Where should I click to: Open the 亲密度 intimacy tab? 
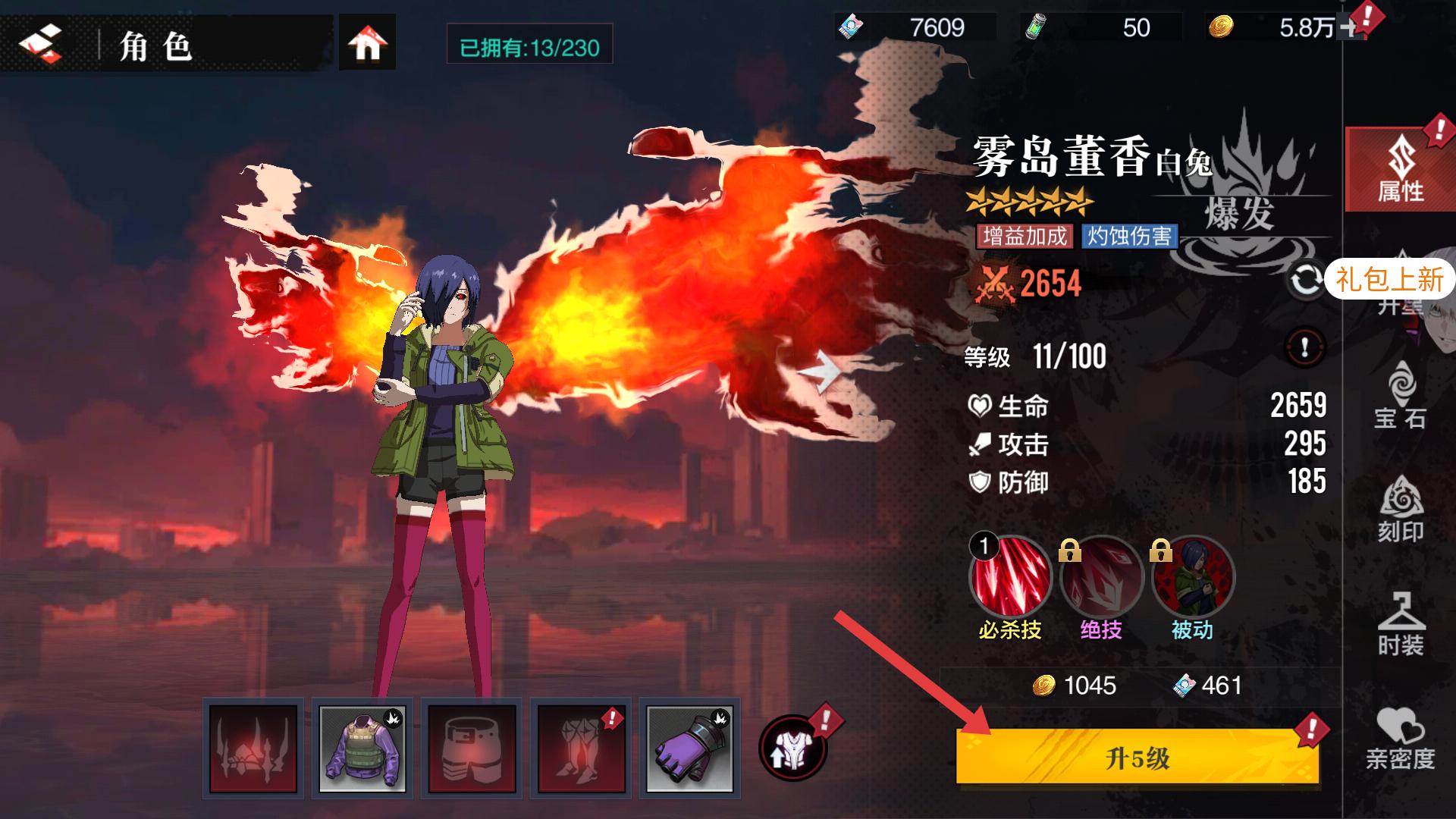pyautogui.click(x=1400, y=738)
